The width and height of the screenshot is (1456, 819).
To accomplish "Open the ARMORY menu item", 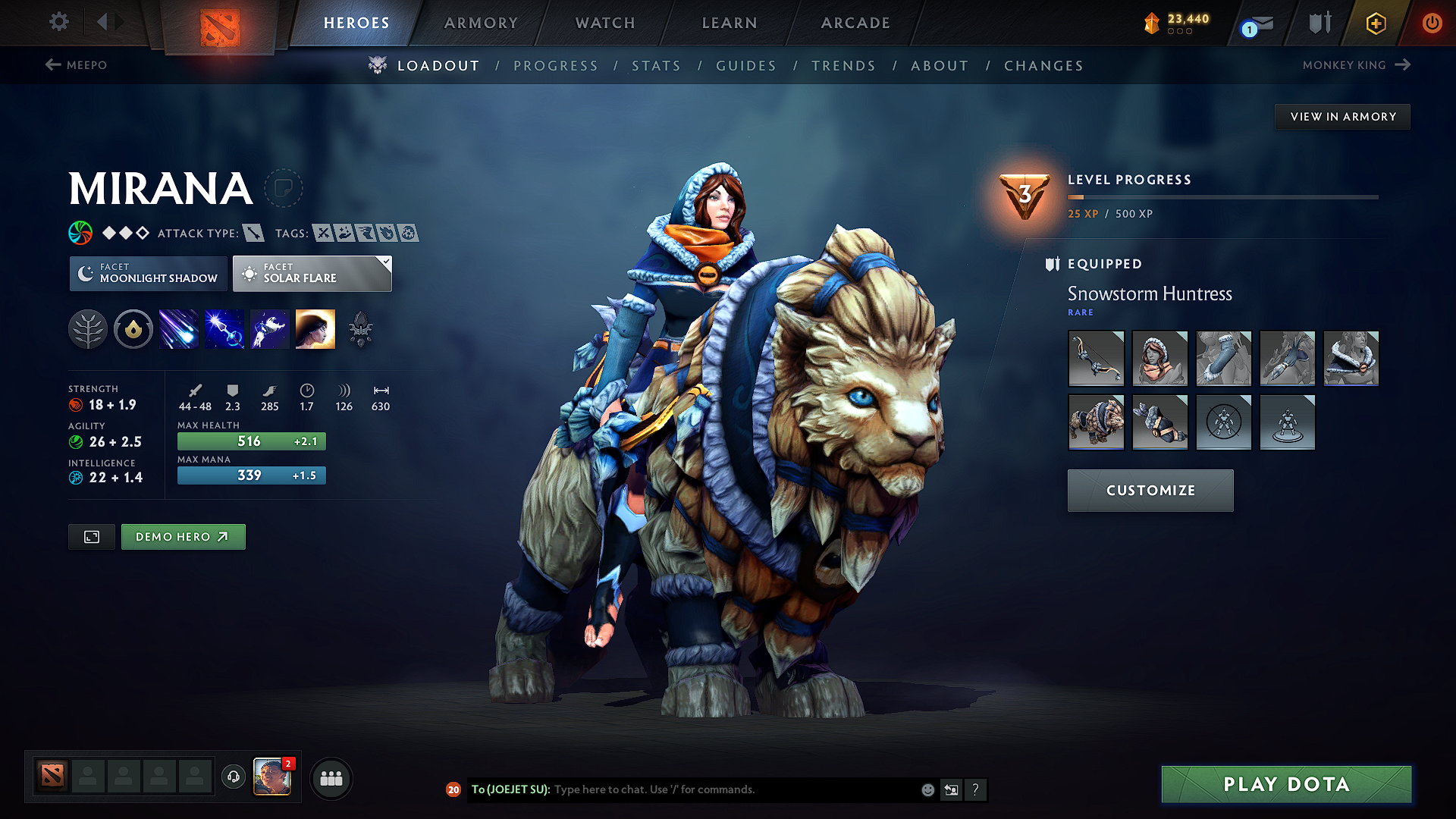I will point(480,23).
